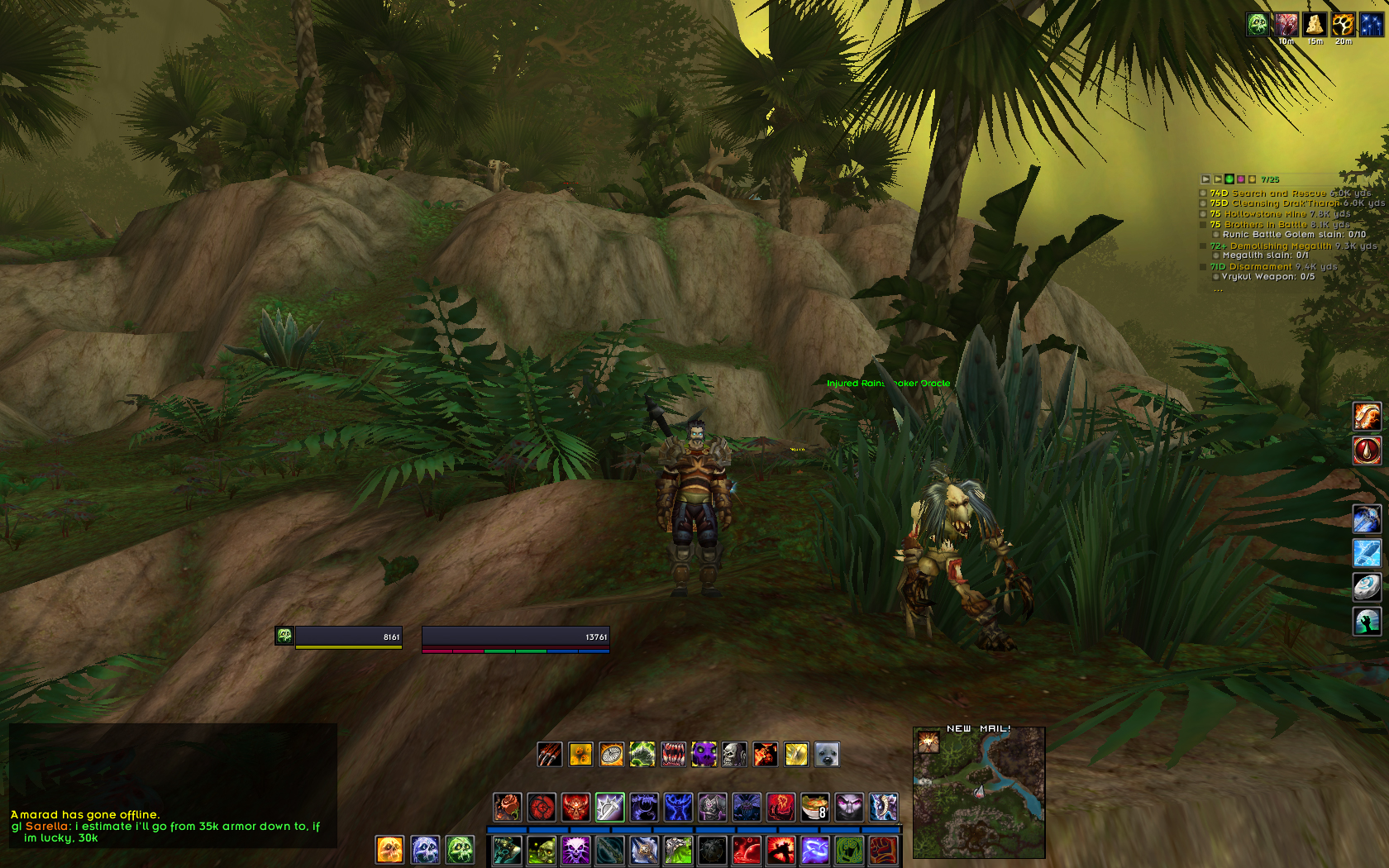The width and height of the screenshot is (1389, 868).
Task: Click the paw print buff with 20m timer
Action: tap(1342, 24)
